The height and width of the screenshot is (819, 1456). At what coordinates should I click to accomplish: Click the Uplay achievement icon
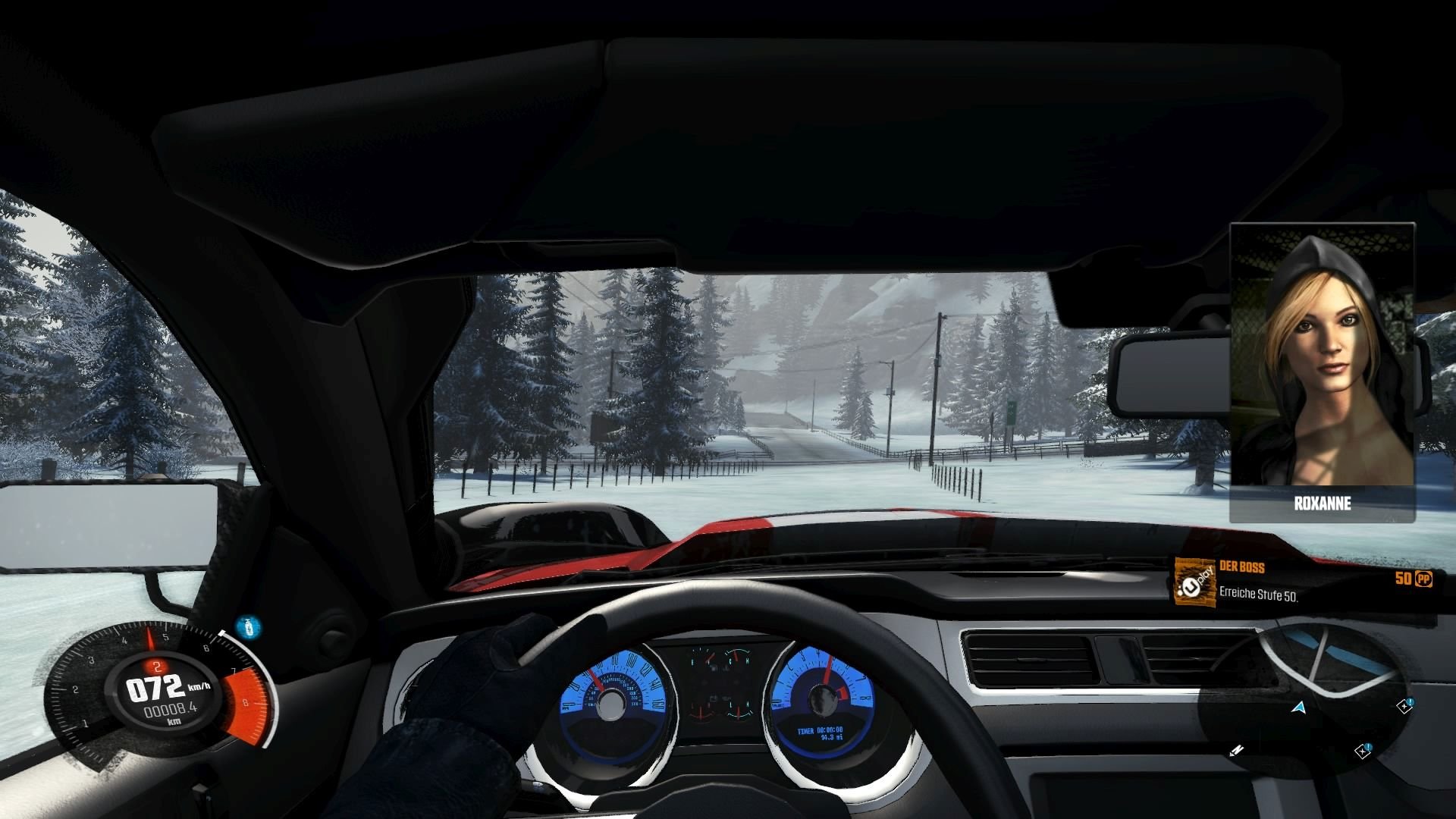[x=1194, y=582]
